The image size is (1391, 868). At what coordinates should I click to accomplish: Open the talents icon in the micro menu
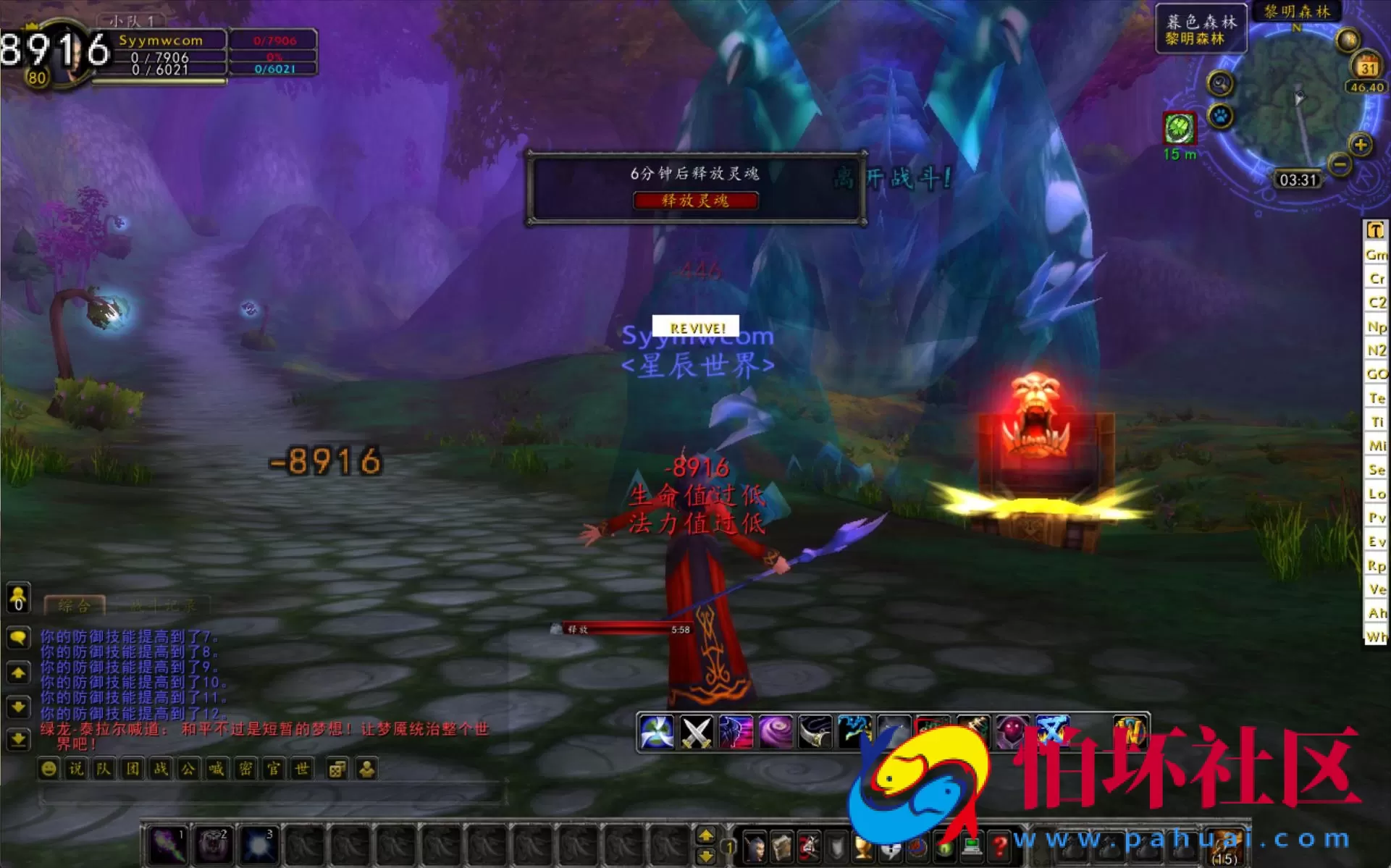[807, 847]
